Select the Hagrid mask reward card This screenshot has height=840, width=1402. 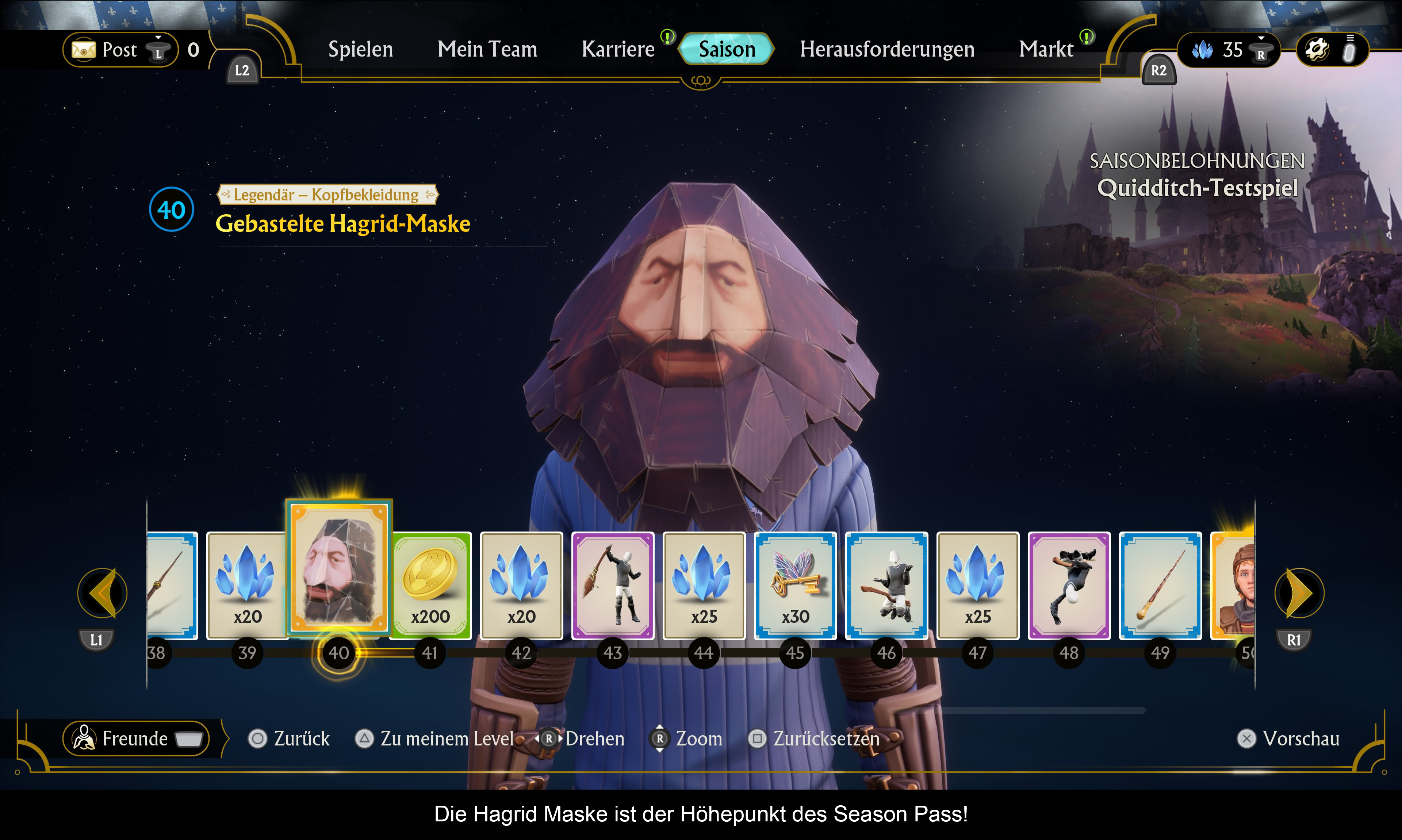[x=338, y=567]
